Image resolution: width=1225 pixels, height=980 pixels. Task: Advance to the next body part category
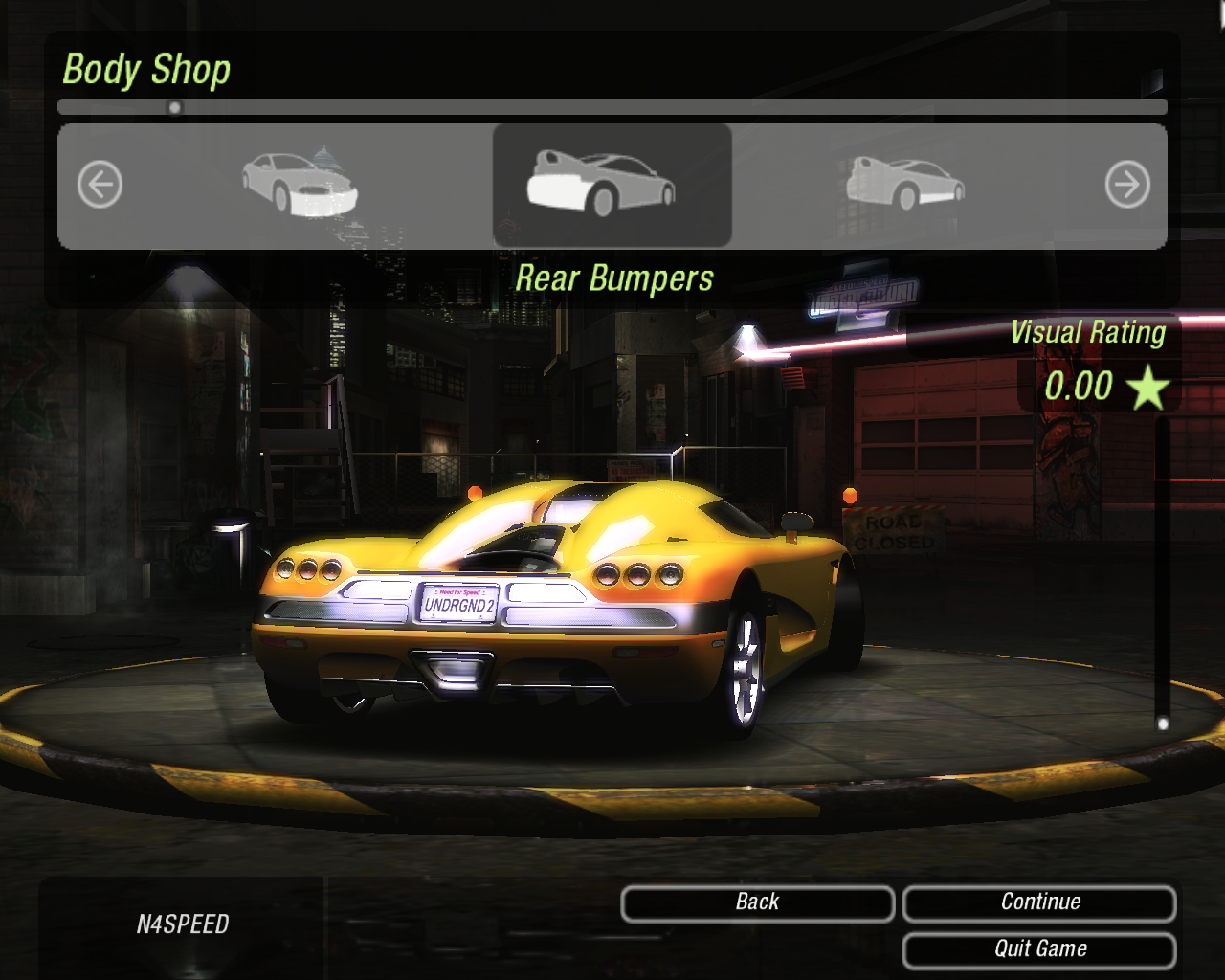coord(1126,185)
